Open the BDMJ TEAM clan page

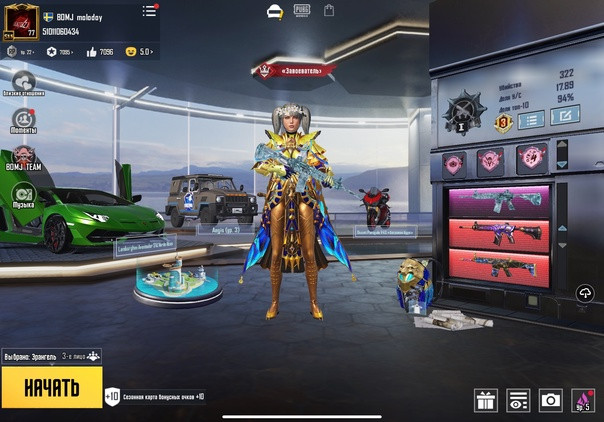(x=23, y=157)
